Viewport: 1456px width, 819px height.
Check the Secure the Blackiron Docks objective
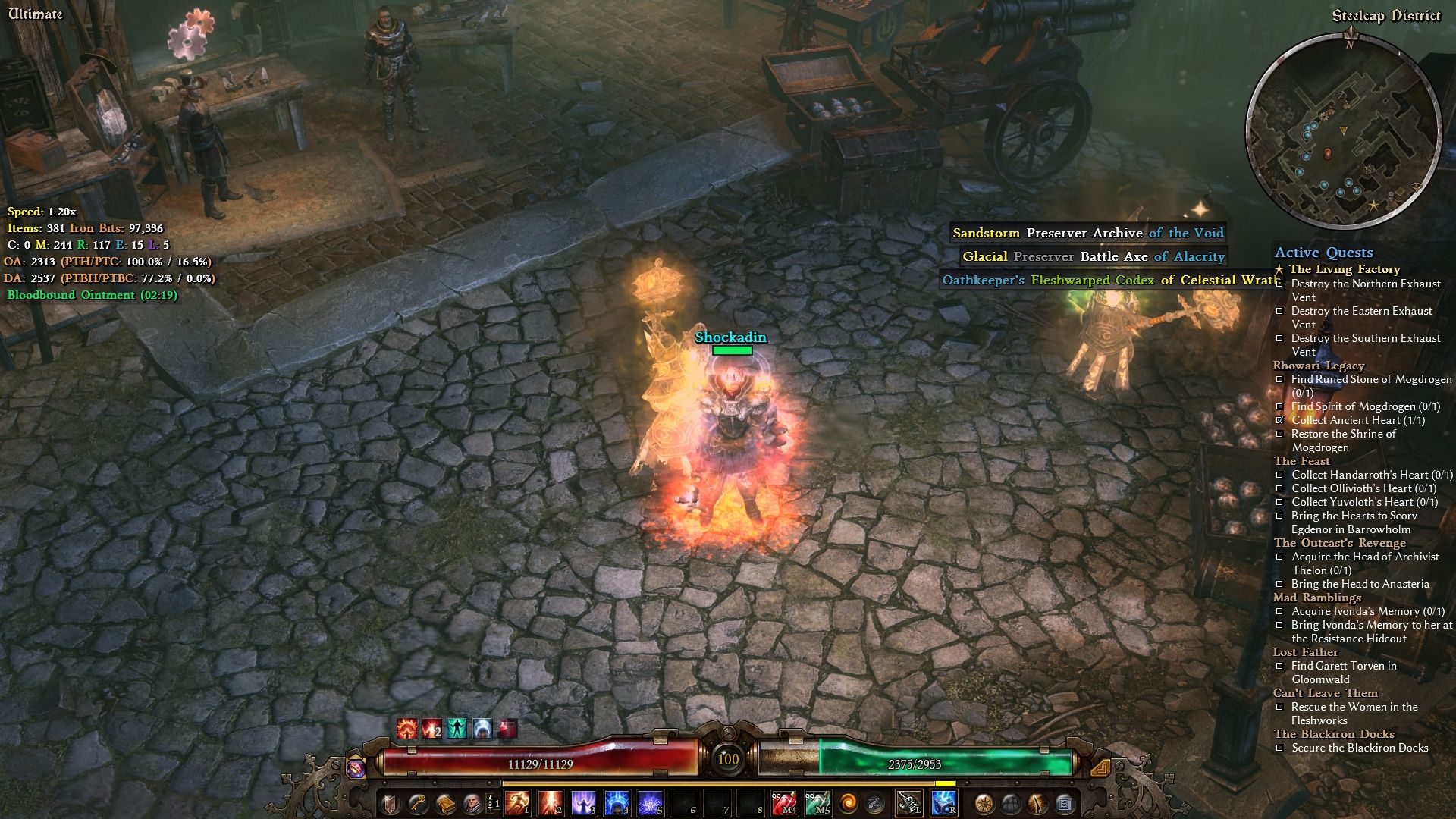click(x=1282, y=747)
